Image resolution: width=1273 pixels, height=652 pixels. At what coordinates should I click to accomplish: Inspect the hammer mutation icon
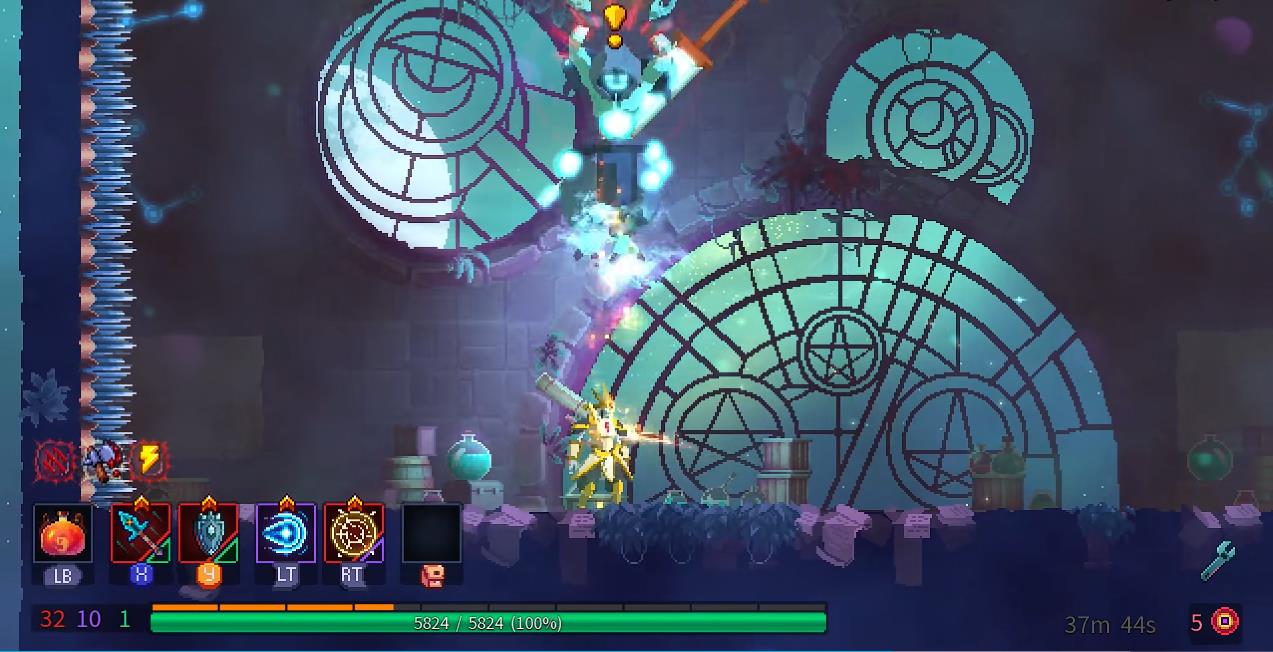click(103, 460)
